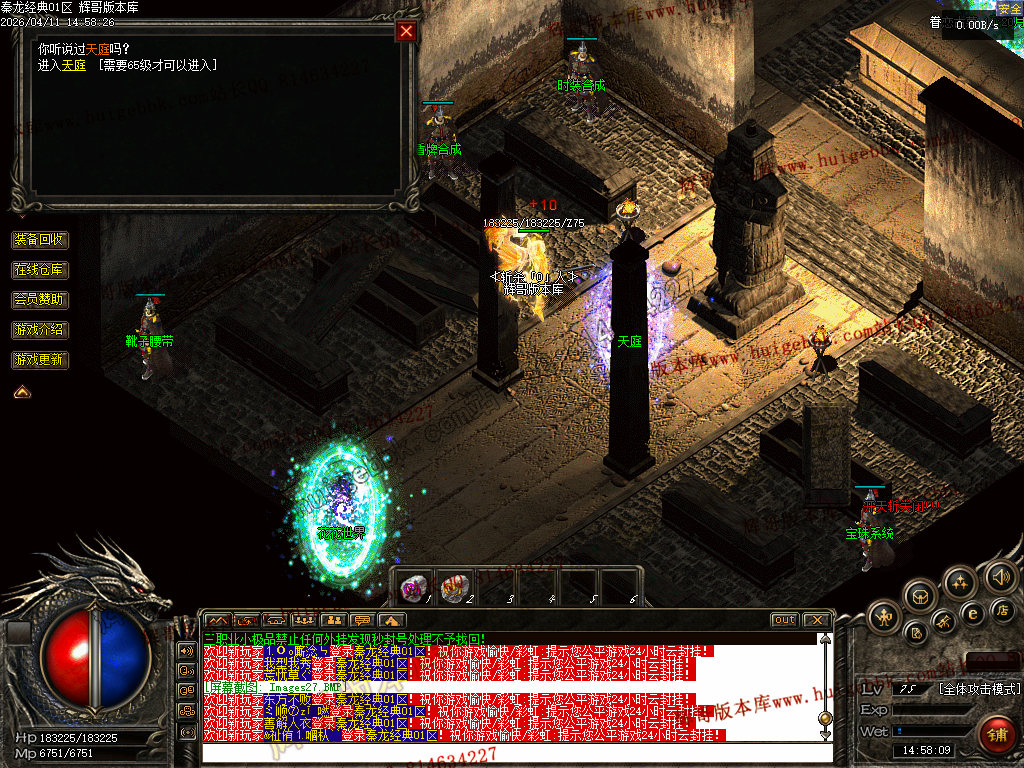
Task: Switch the 全体攻击模式 attack mode
Action: pyautogui.click(x=979, y=689)
